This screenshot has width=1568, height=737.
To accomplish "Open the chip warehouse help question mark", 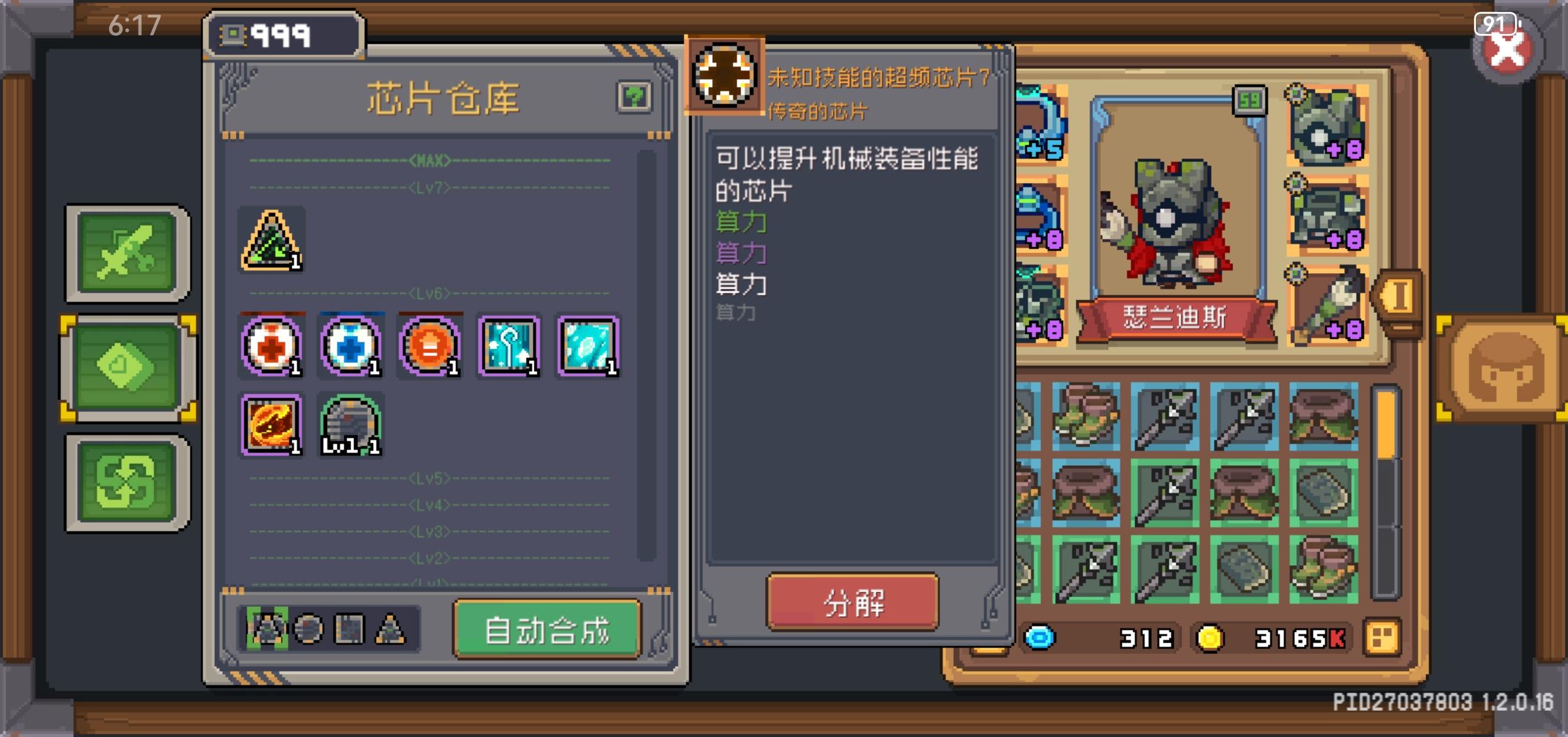I will [x=635, y=95].
